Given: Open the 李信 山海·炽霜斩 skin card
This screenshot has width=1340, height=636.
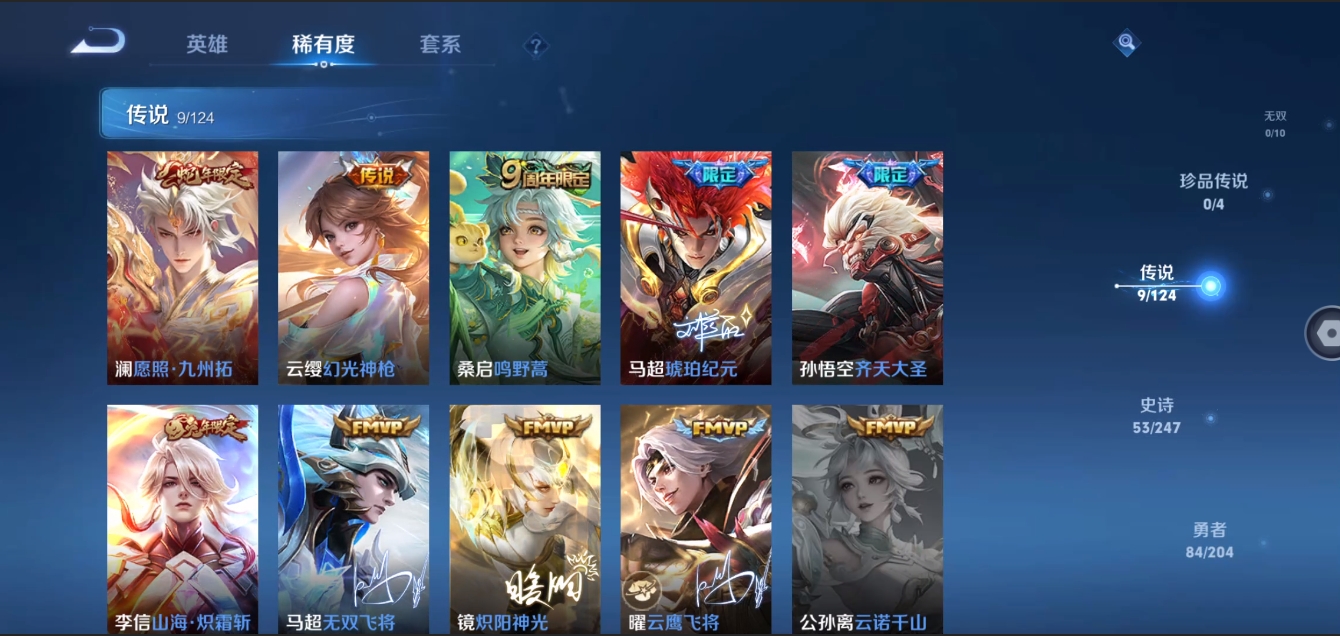Looking at the screenshot, I should coord(182,518).
